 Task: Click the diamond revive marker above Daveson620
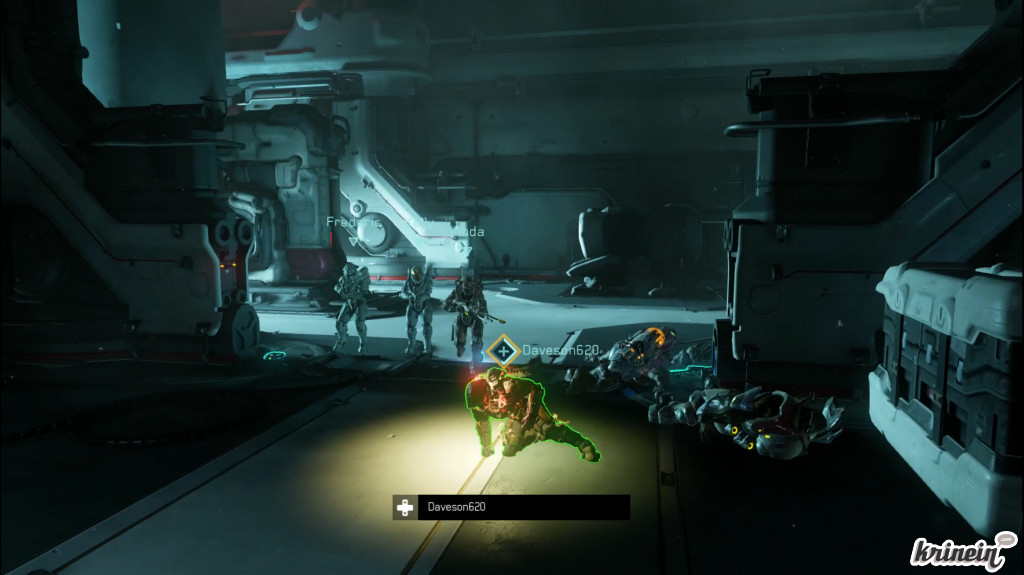point(501,351)
